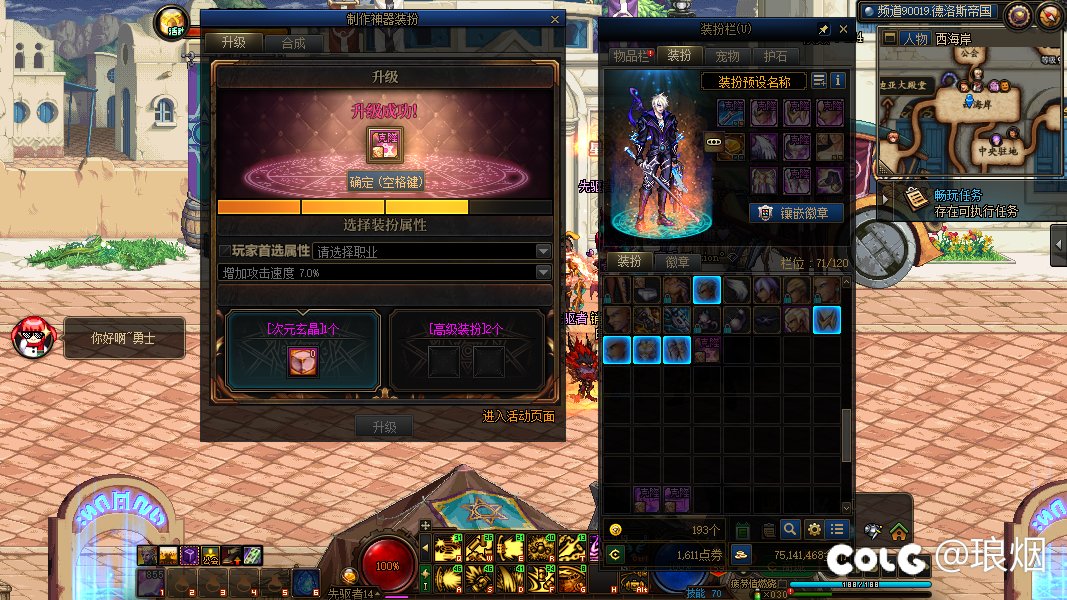
Task: Tick the 玩家首选属性 checkbox
Action: (x=224, y=252)
